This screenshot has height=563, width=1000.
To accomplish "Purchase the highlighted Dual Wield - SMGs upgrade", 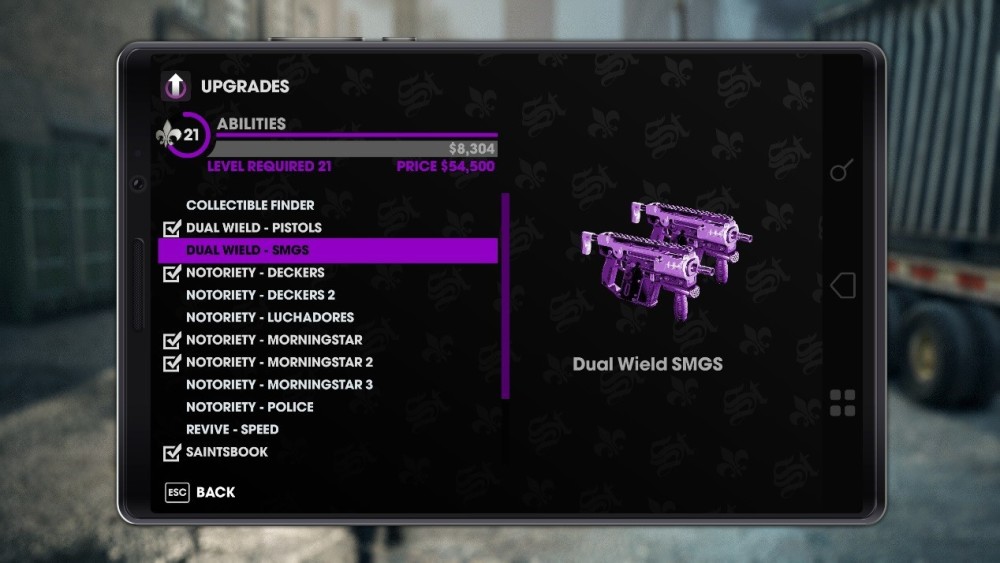I will tap(327, 250).
